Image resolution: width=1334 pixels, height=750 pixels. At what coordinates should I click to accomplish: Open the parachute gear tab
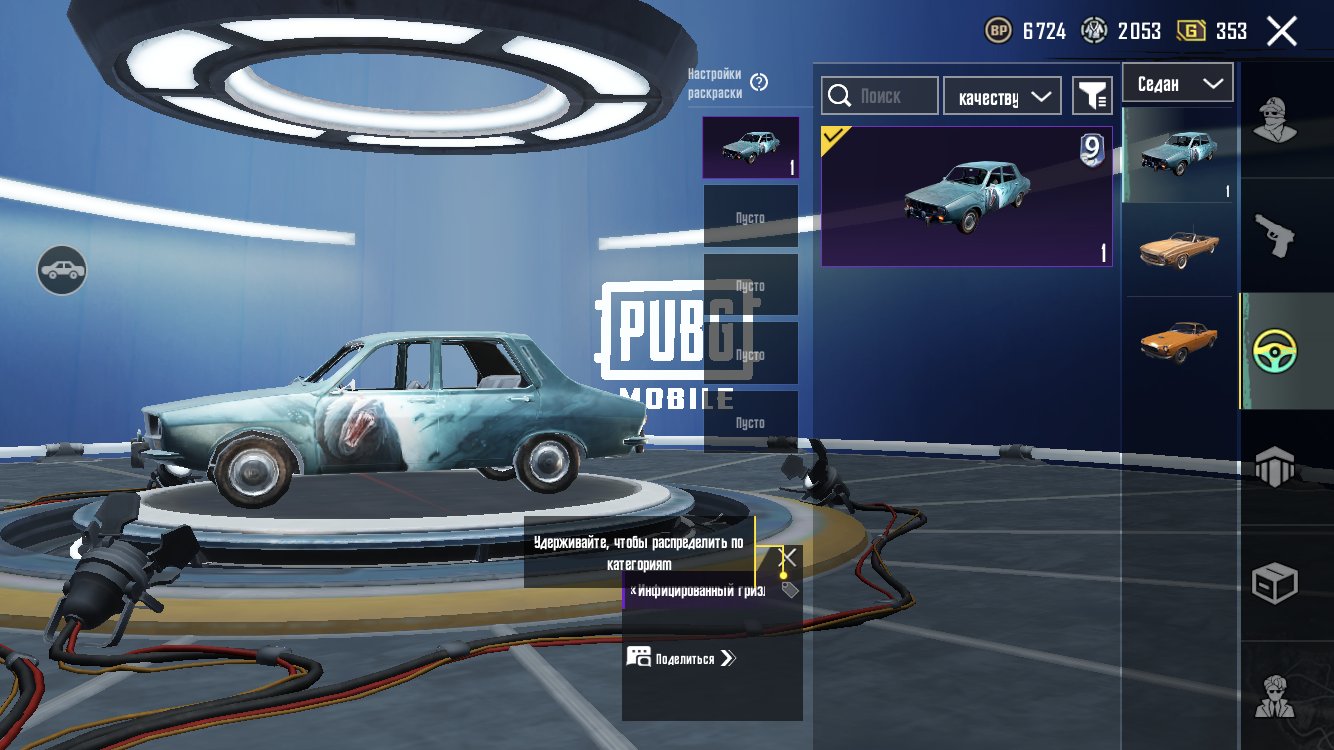point(1275,466)
